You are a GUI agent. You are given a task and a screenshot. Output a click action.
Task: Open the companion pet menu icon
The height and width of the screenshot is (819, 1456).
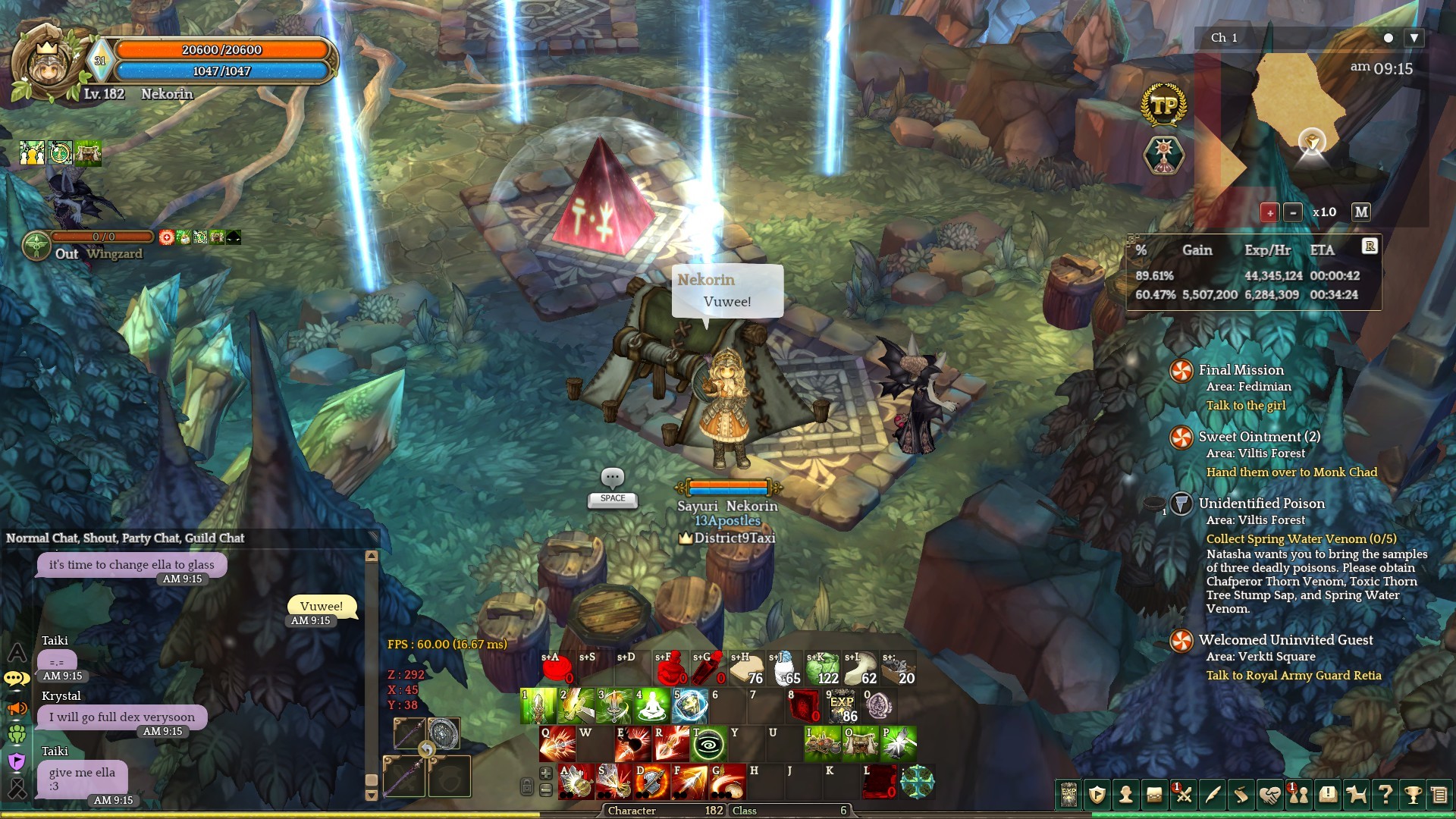tap(1356, 795)
